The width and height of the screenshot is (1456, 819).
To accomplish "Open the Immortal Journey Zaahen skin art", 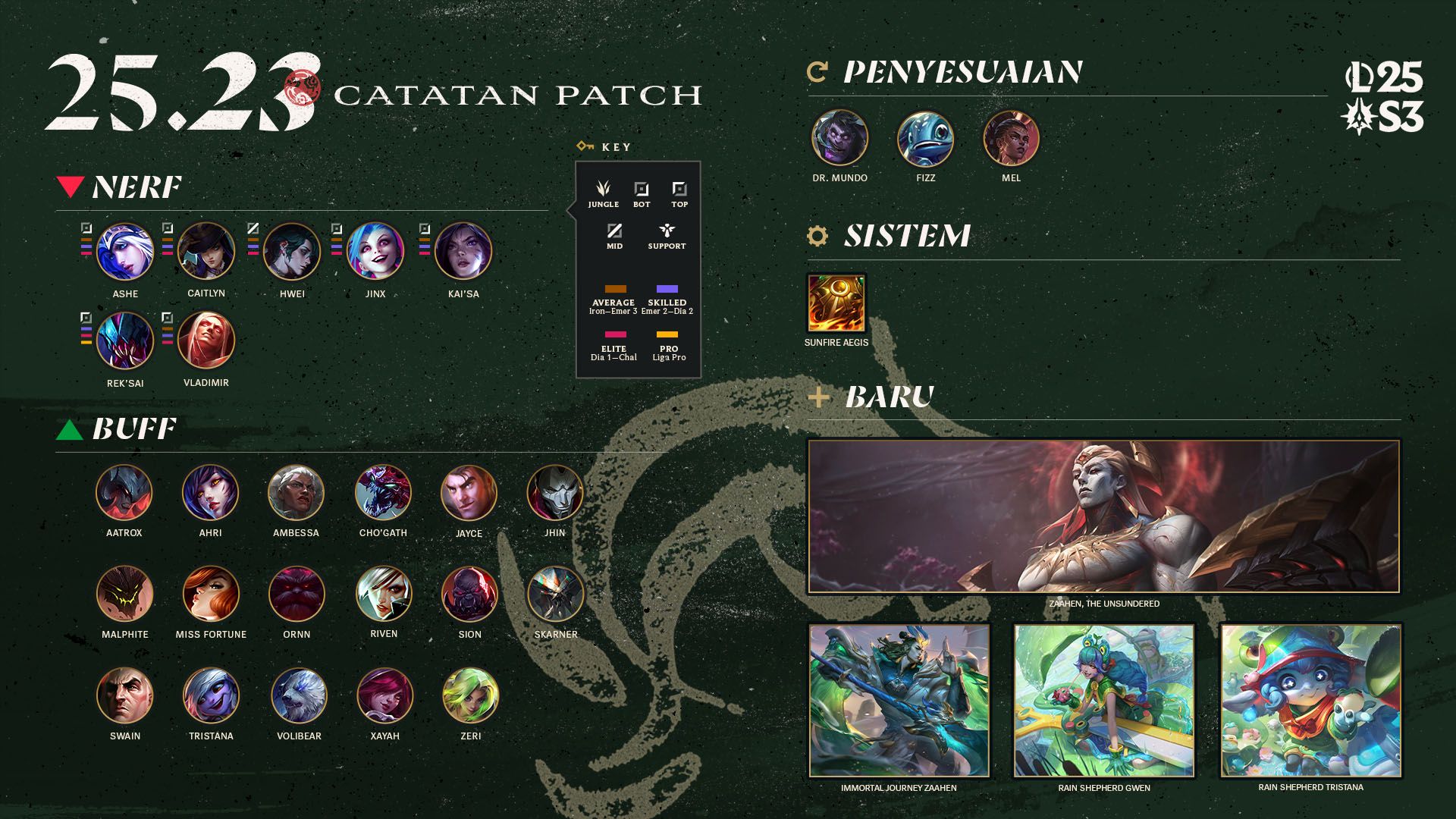I will pyautogui.click(x=899, y=701).
